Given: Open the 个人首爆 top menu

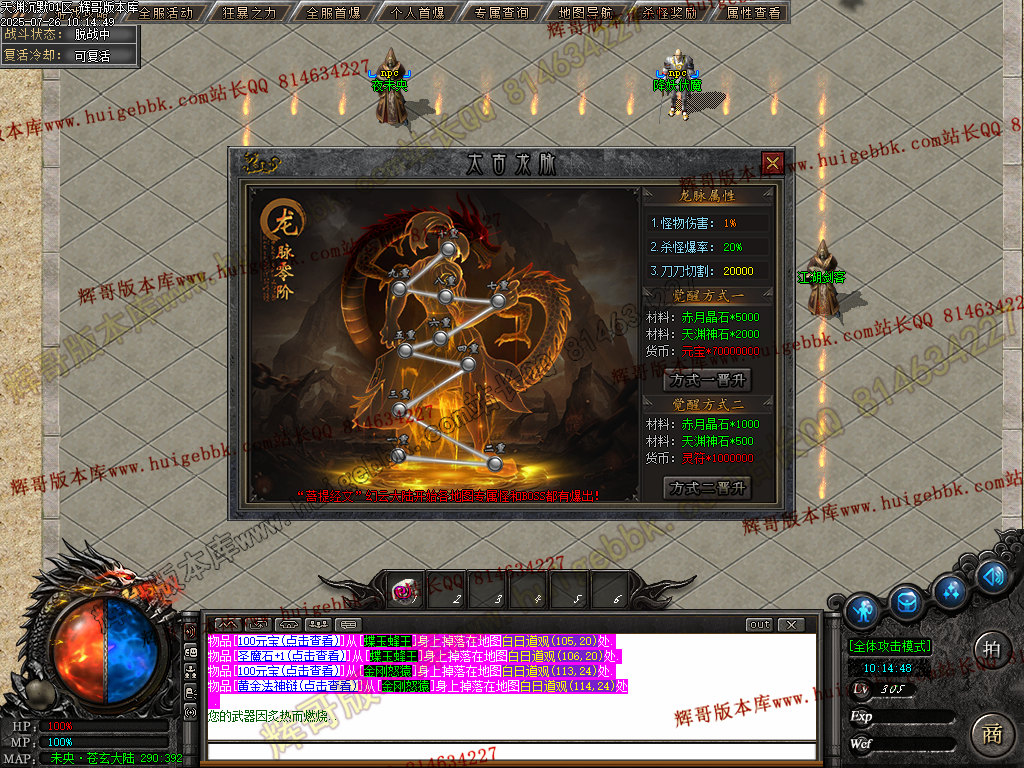Looking at the screenshot, I should tap(418, 13).
